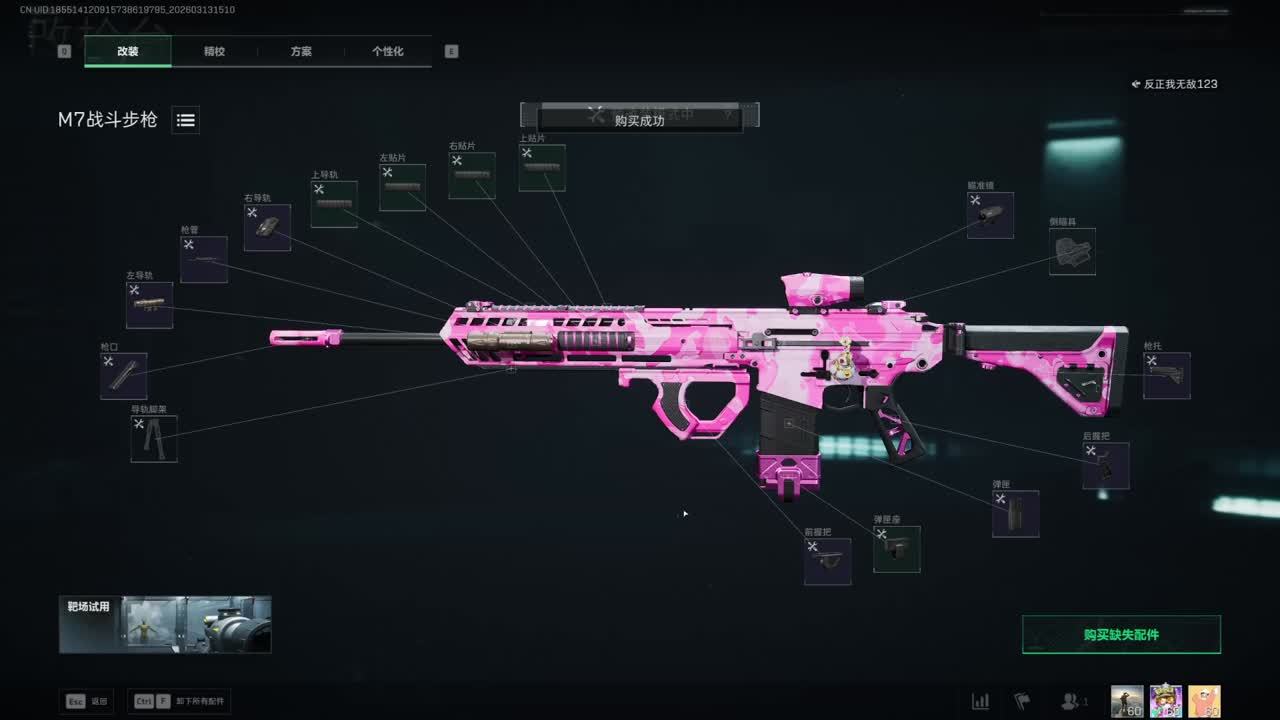Open the list menu beside M7战斗步枪
1280x720 pixels.
pyautogui.click(x=185, y=120)
